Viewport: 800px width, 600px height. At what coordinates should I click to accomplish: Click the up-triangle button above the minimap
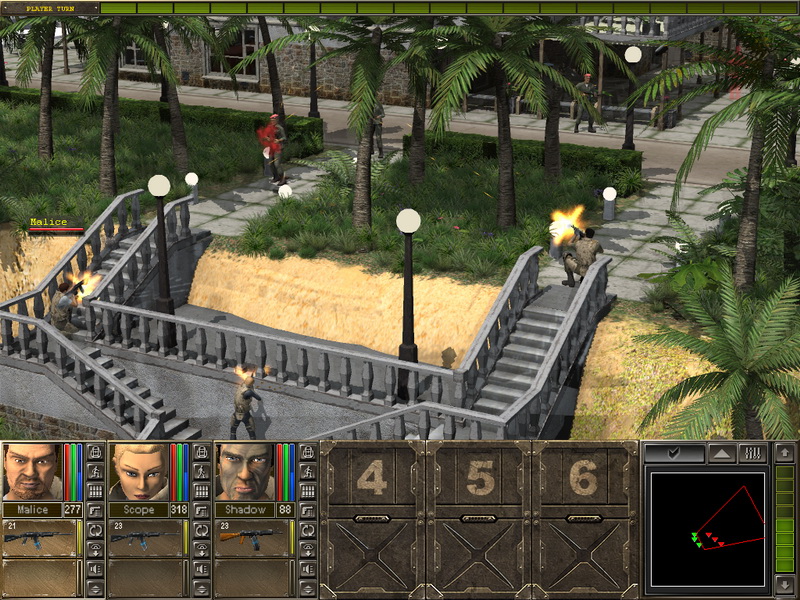tap(720, 454)
